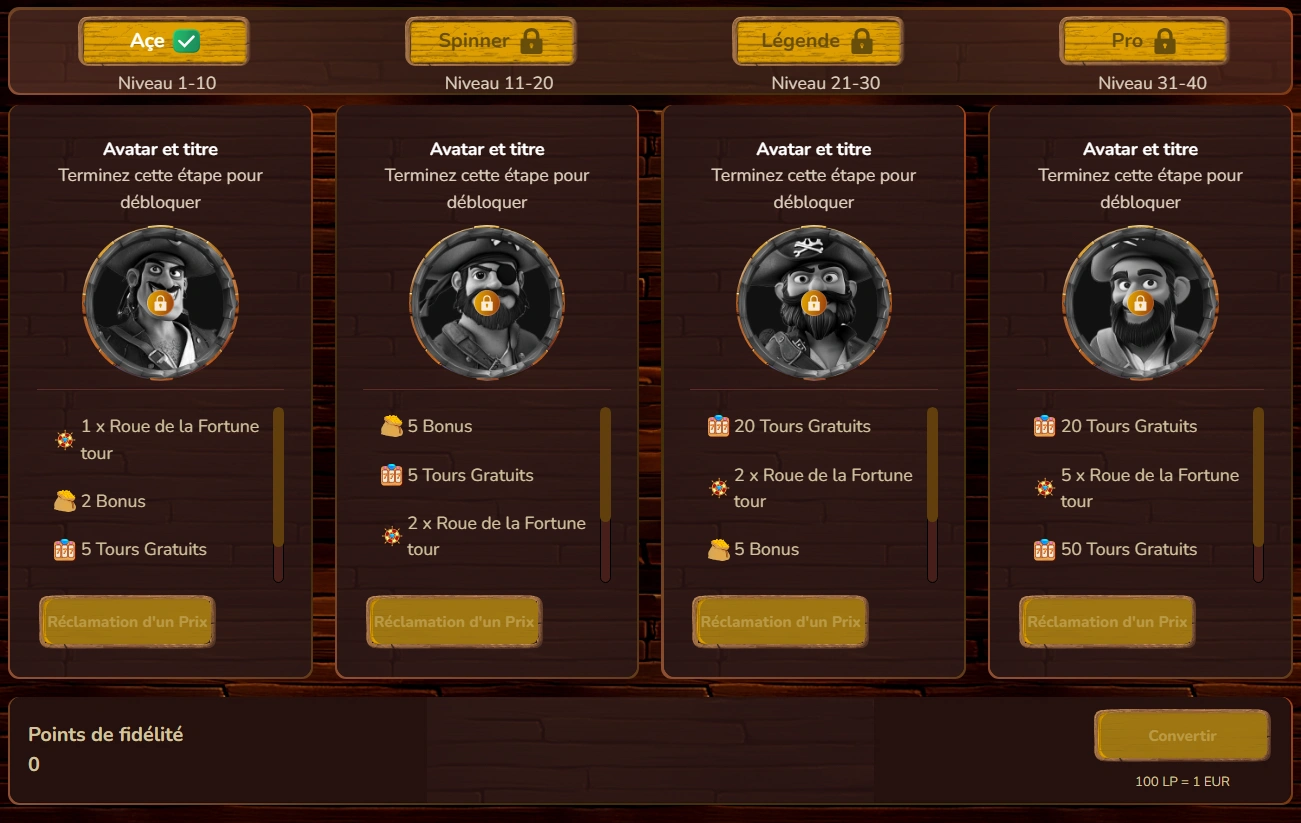Image resolution: width=1301 pixels, height=823 pixels.
Task: Click the padlock badge on the Pro avatar
Action: click(x=1141, y=302)
